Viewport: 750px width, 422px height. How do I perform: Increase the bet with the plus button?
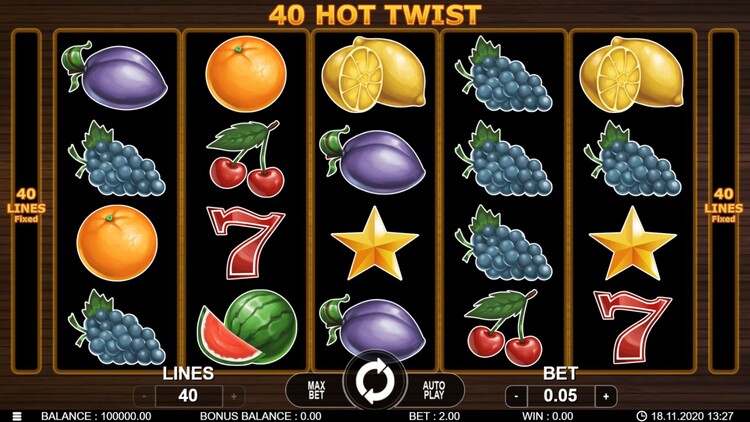point(605,396)
